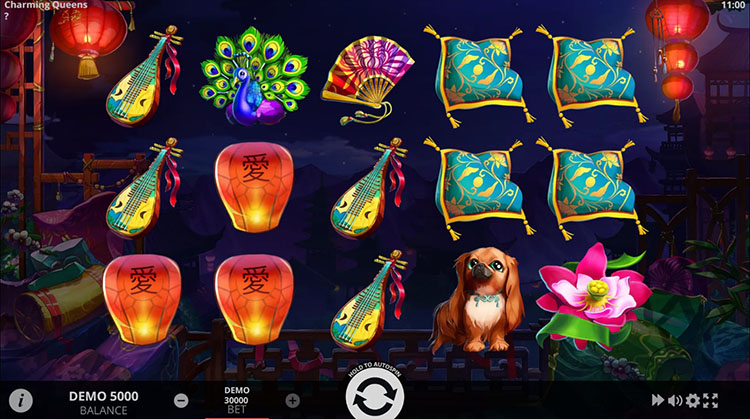This screenshot has height=419, width=750.
Task: Open the settings gear menu
Action: click(x=693, y=400)
